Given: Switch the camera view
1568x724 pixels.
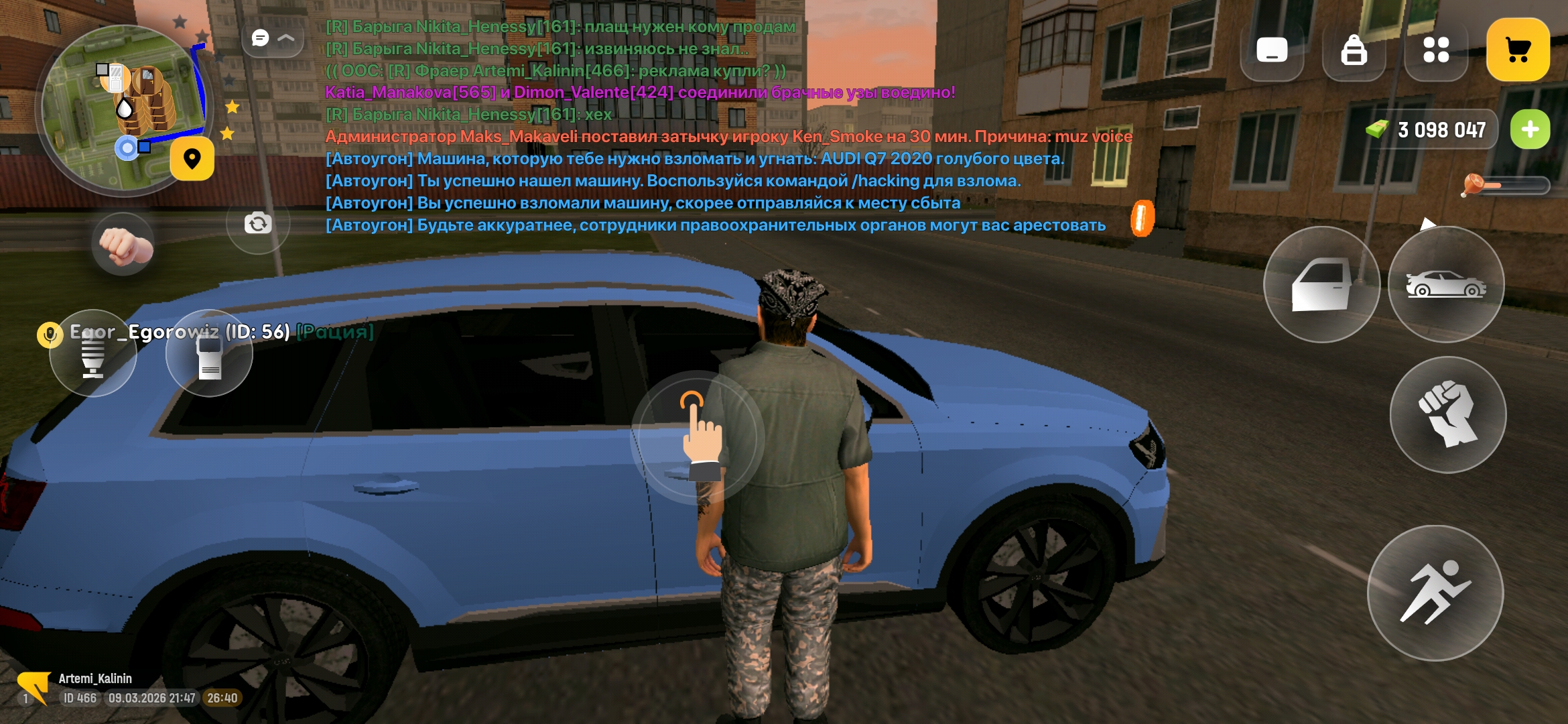Looking at the screenshot, I should coord(258,223).
